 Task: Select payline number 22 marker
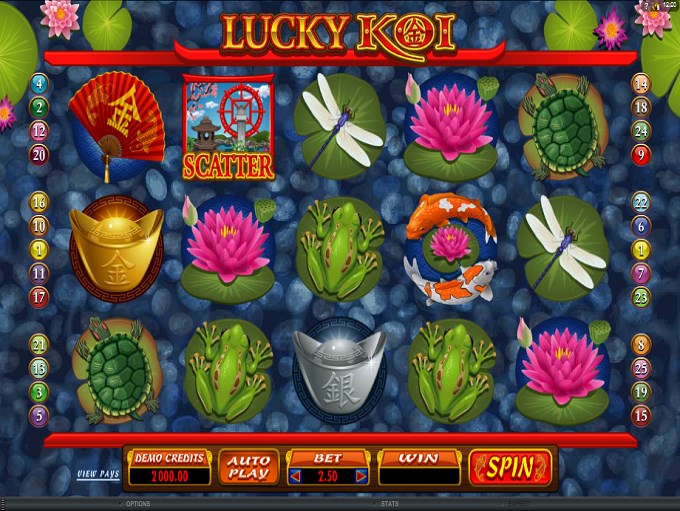tap(641, 202)
